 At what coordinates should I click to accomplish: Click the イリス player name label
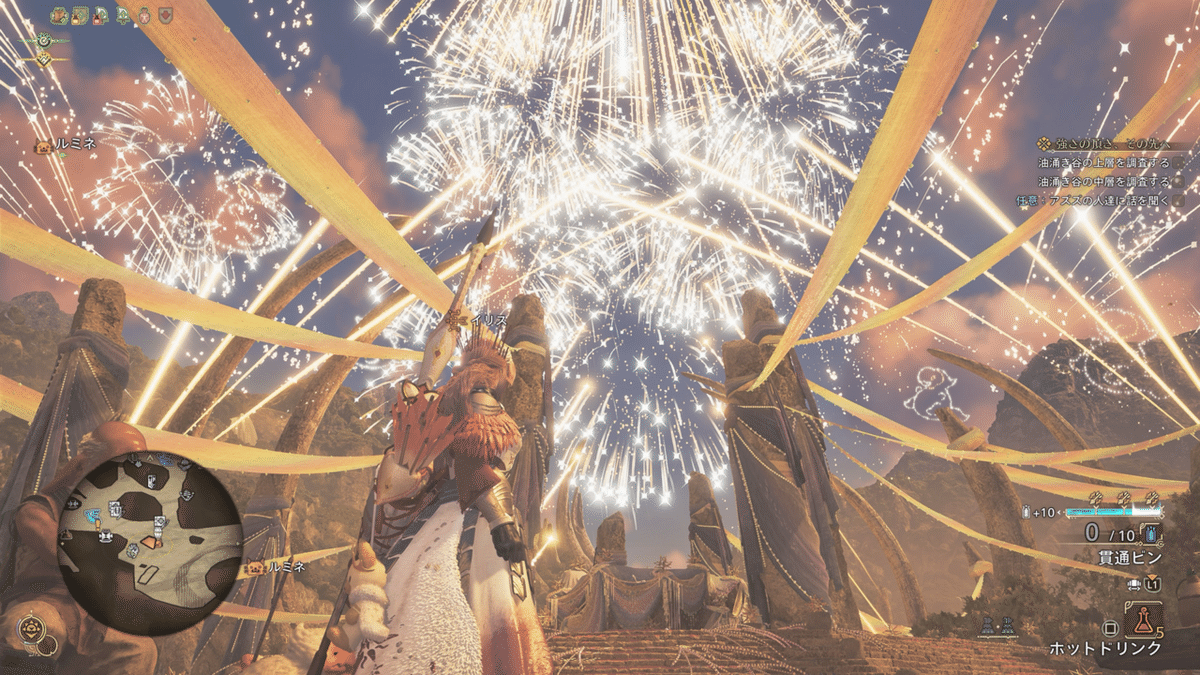pyautogui.click(x=487, y=317)
